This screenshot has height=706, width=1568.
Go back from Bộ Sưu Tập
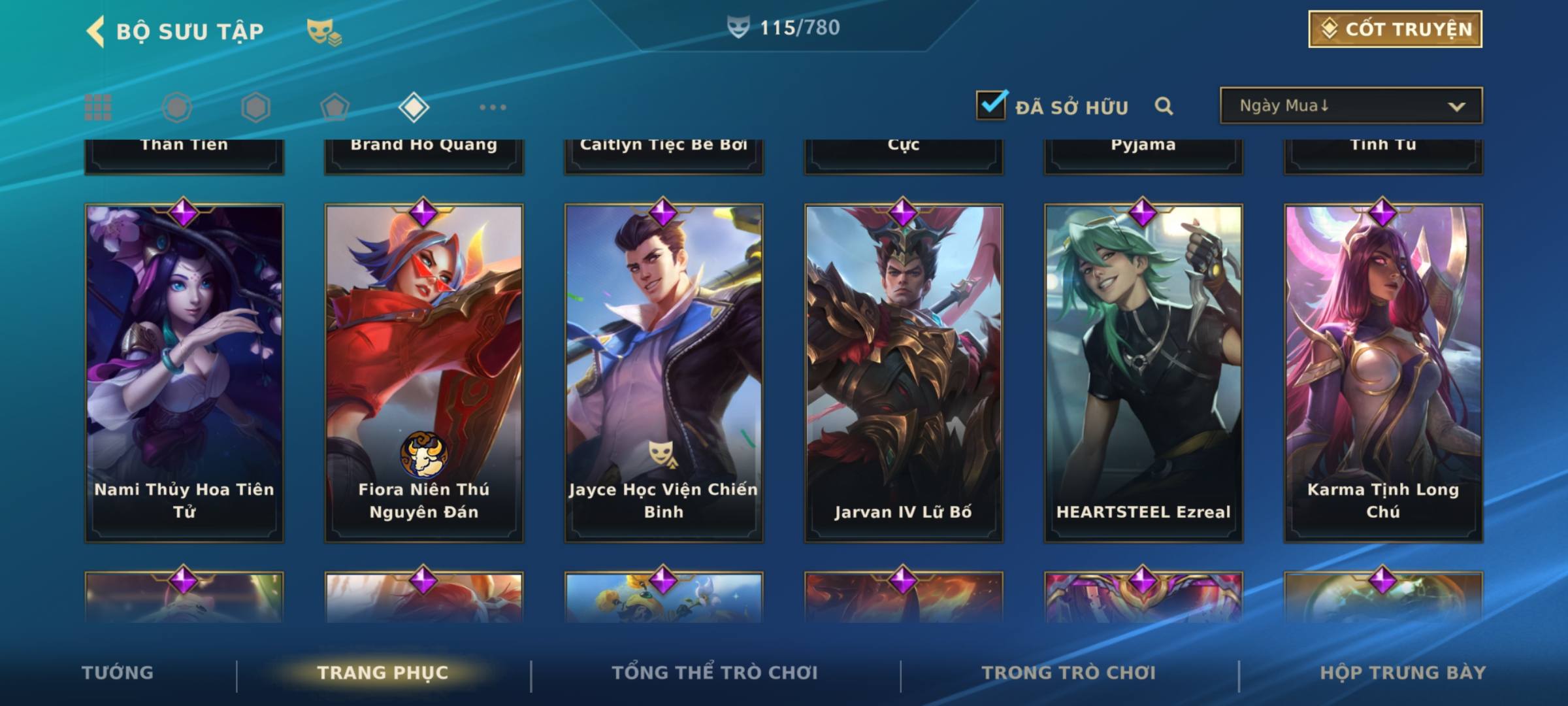(x=95, y=31)
